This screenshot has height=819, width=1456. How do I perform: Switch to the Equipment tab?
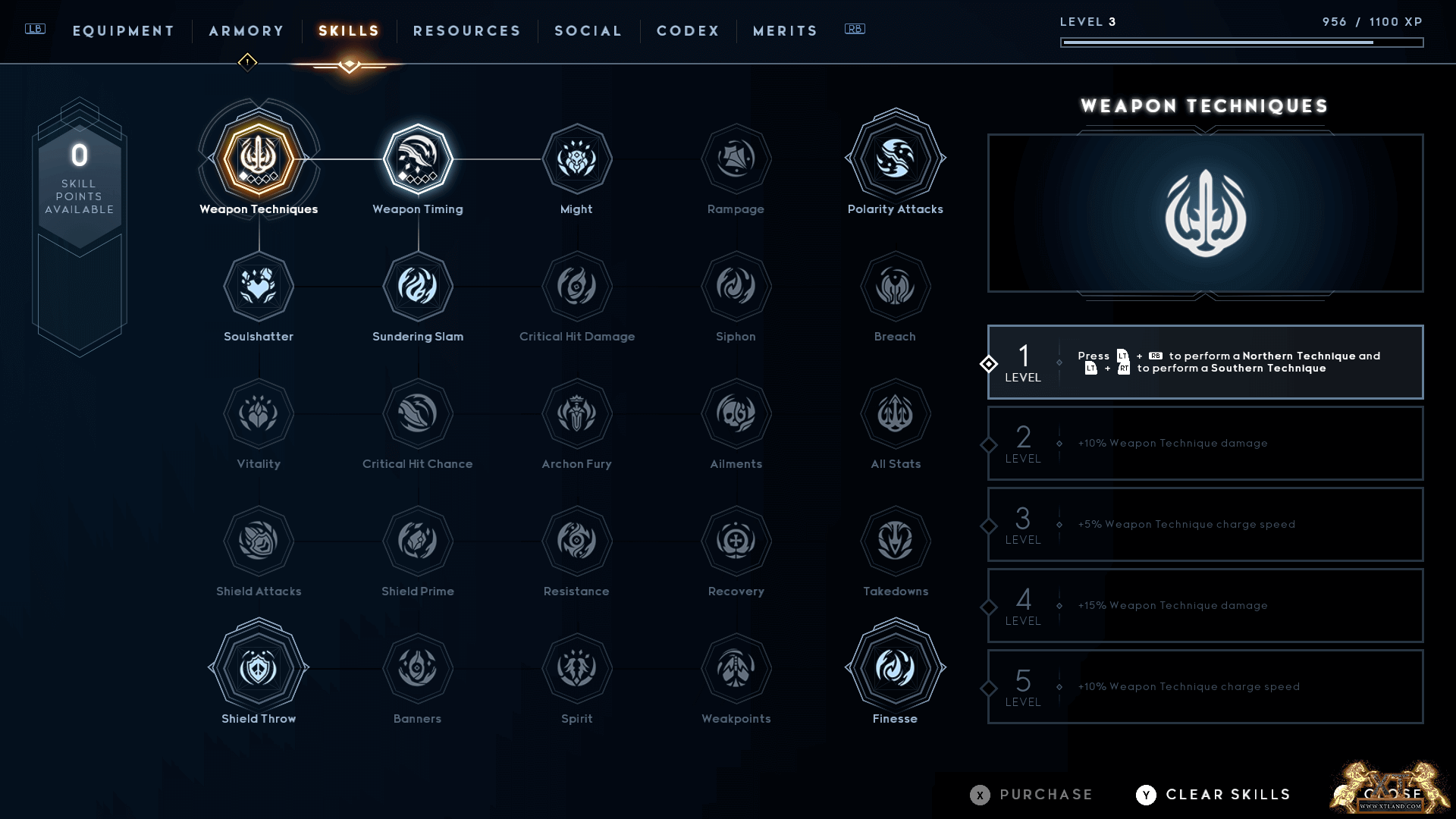click(124, 31)
